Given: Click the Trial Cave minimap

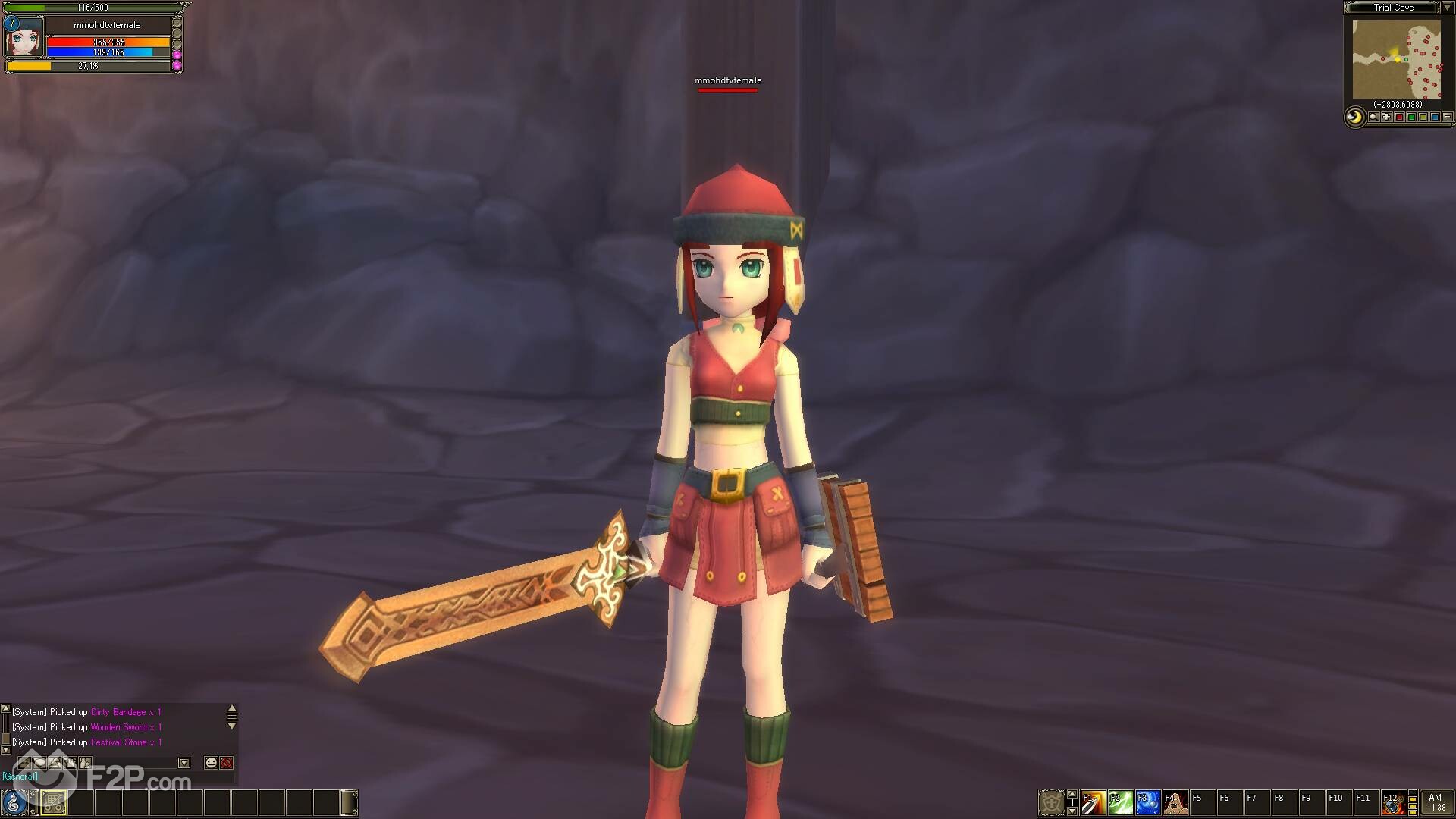Looking at the screenshot, I should pos(1396,60).
